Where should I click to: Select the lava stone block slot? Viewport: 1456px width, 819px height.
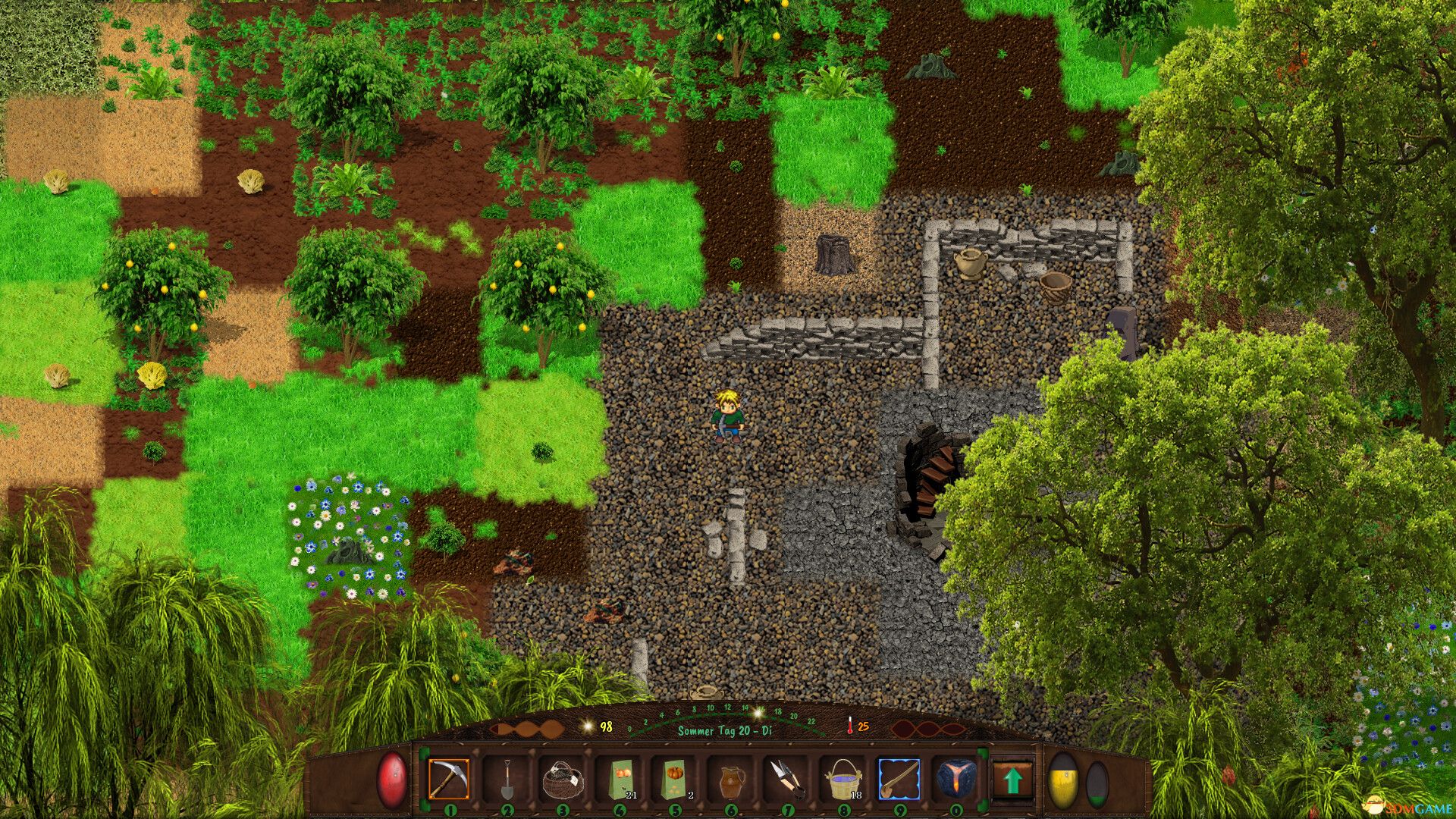(955, 779)
